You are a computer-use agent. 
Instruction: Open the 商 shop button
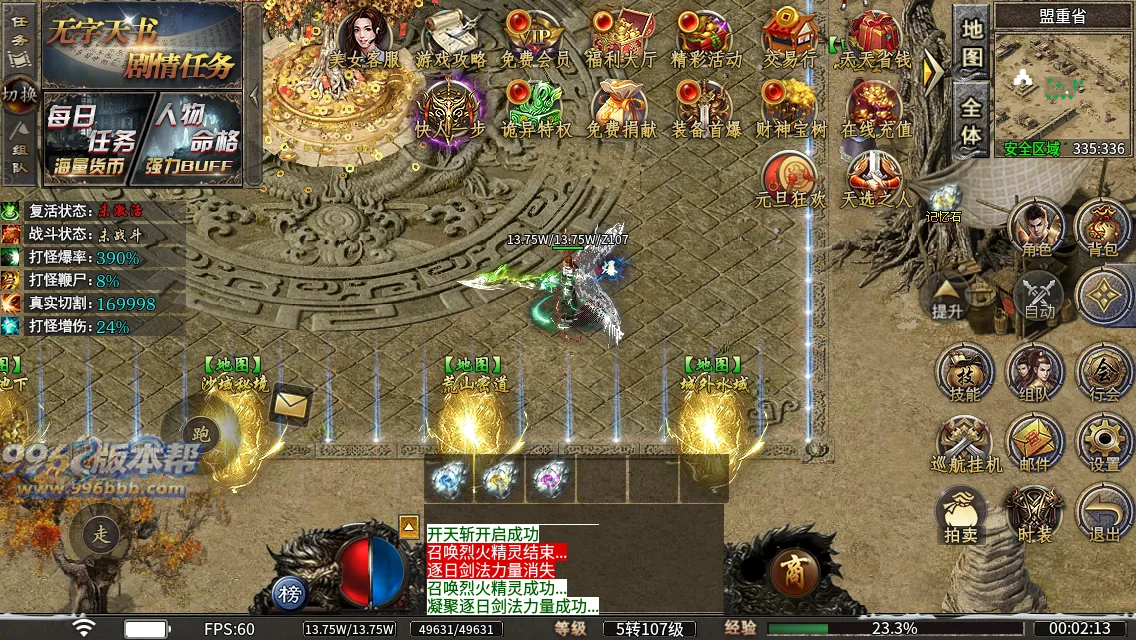pos(795,572)
